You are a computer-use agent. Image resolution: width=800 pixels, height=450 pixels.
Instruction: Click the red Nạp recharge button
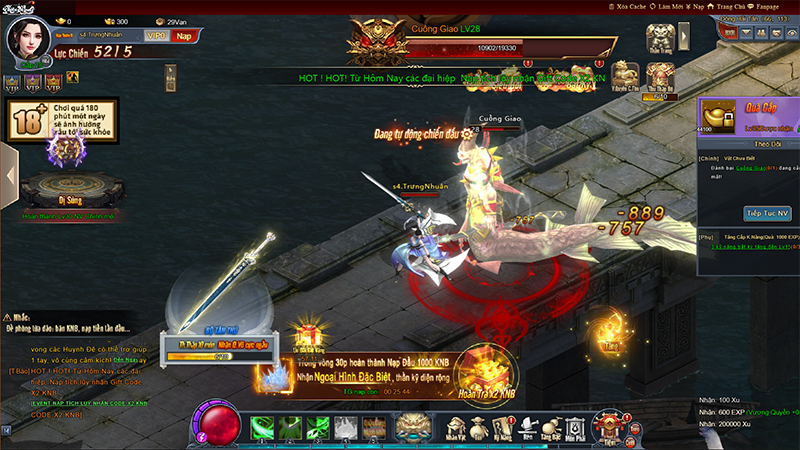coord(184,36)
